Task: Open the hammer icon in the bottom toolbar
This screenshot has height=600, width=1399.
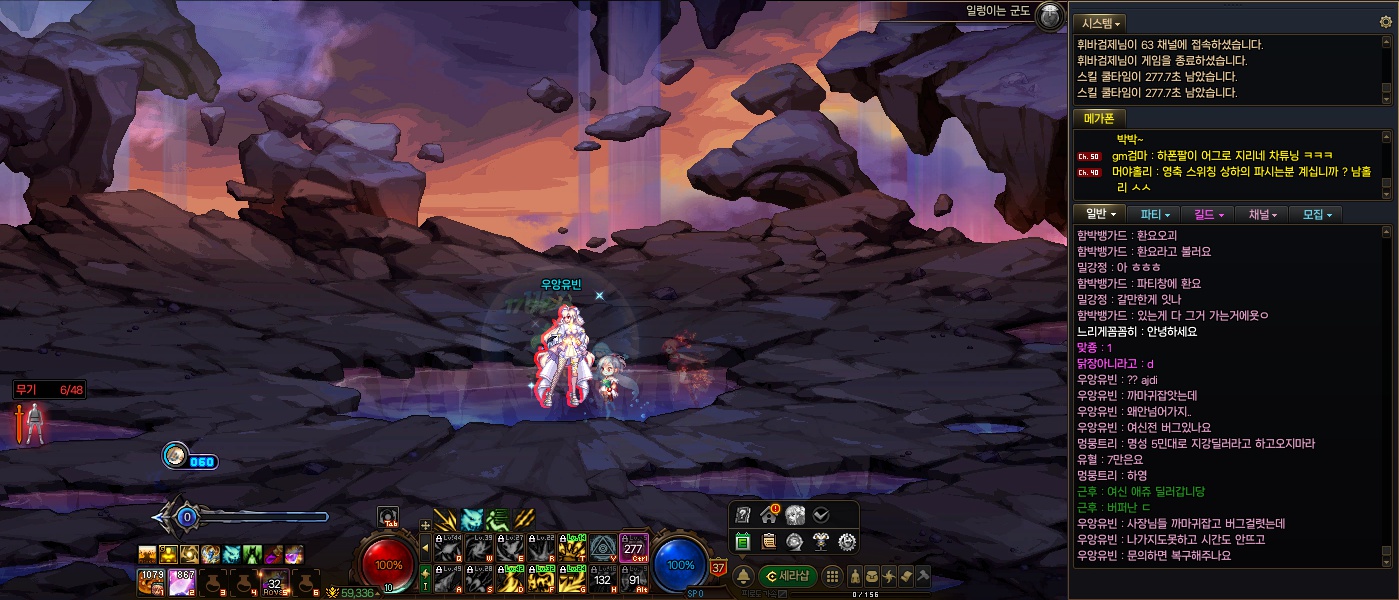Action: [923, 576]
